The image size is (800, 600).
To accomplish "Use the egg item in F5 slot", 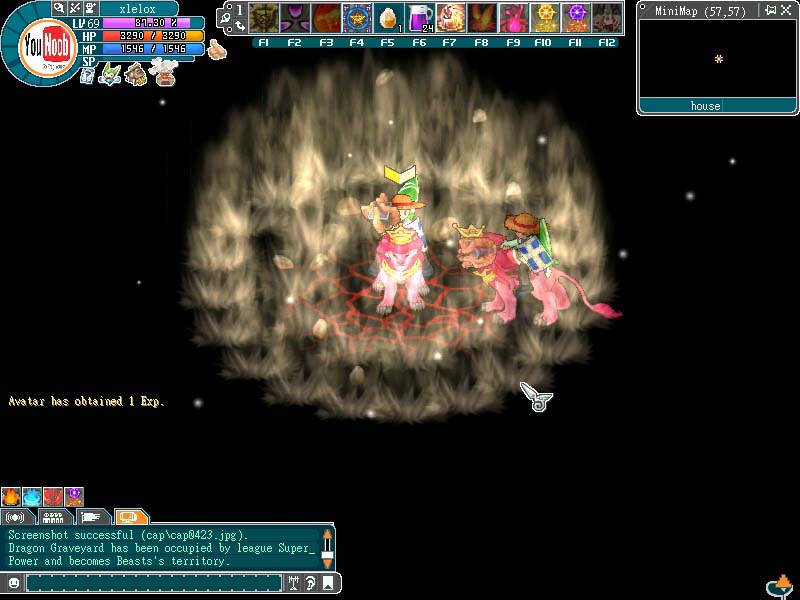I will pos(389,18).
